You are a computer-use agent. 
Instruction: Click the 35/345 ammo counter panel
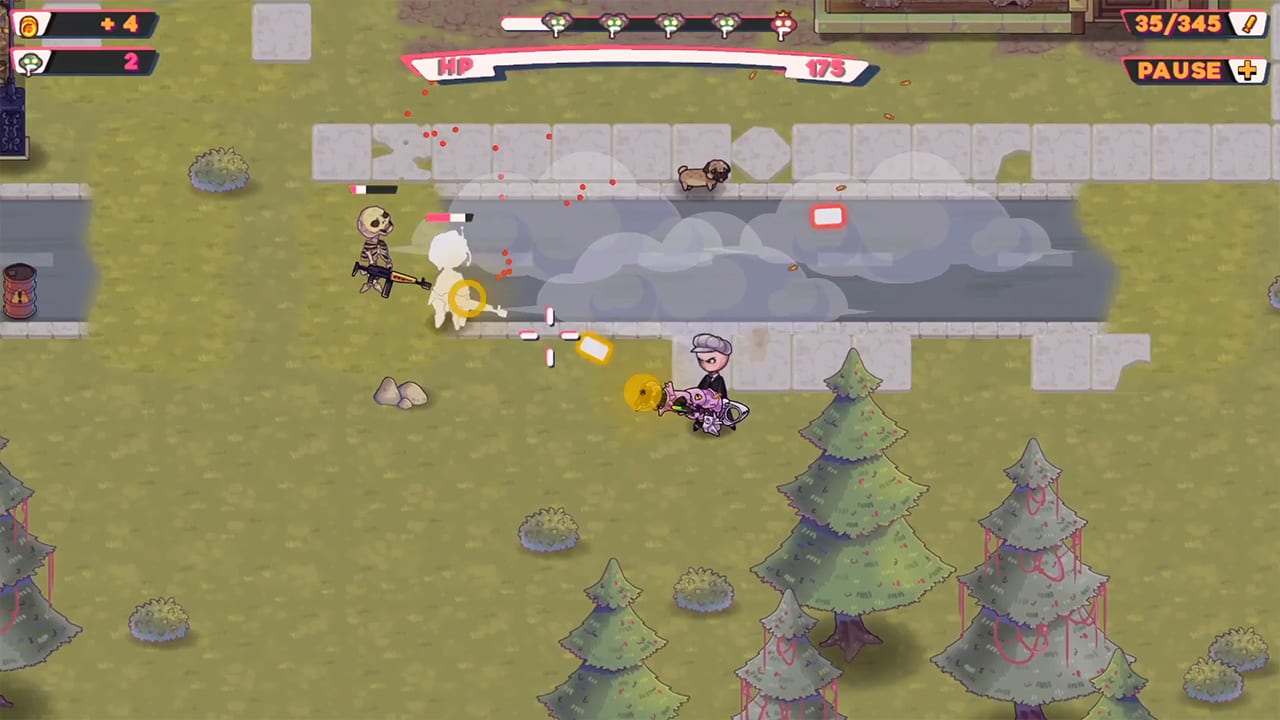point(1180,23)
